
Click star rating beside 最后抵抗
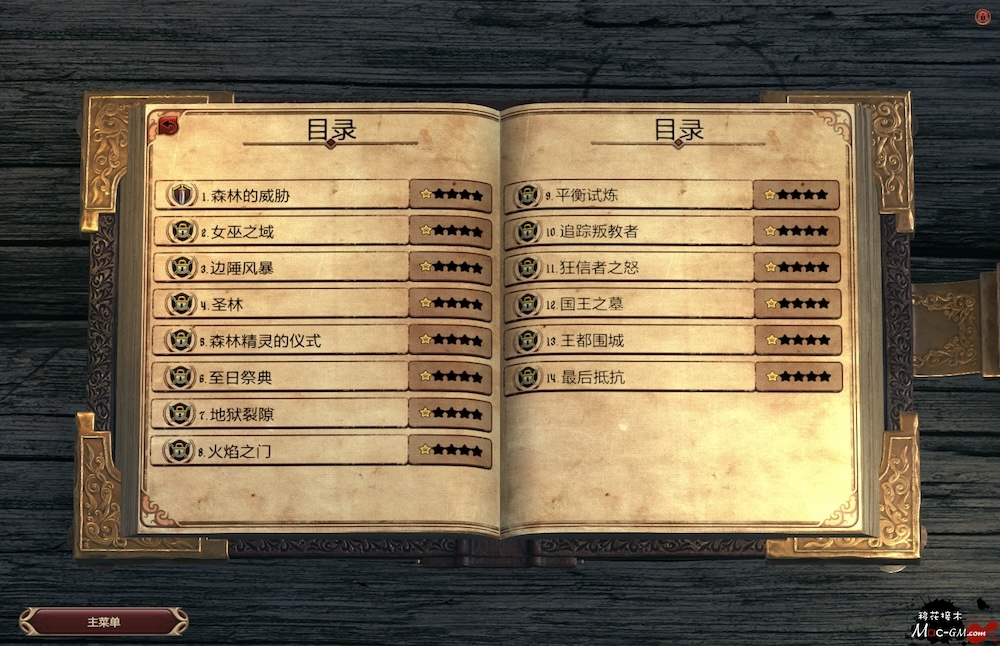(x=797, y=377)
